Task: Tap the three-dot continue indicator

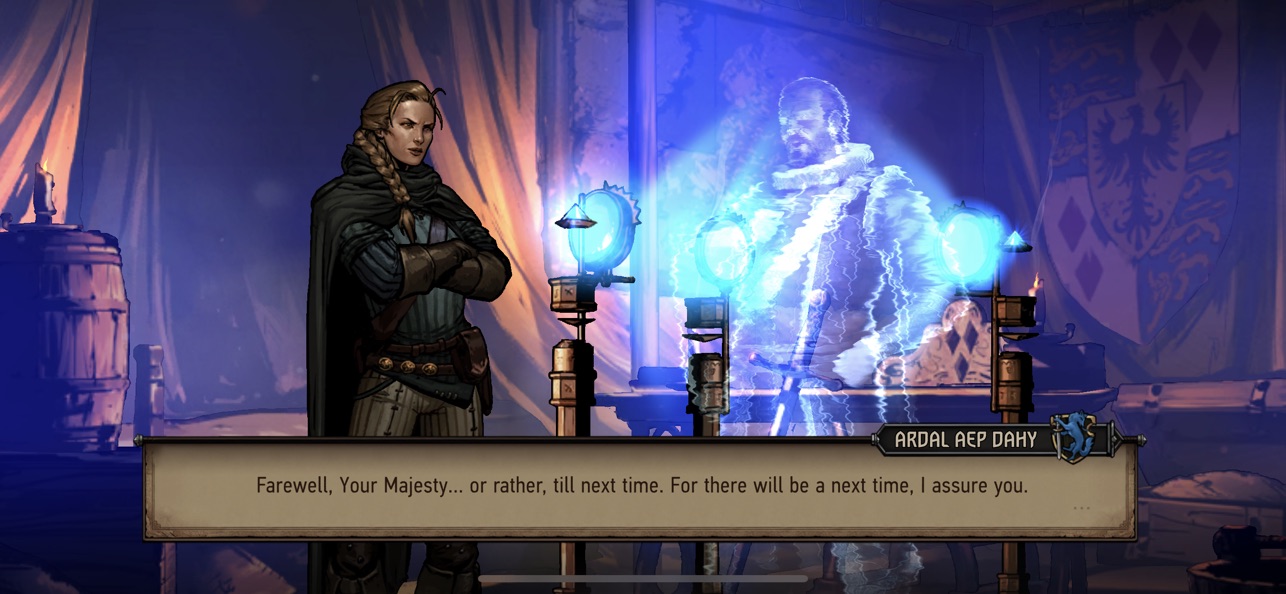Action: click(1081, 508)
